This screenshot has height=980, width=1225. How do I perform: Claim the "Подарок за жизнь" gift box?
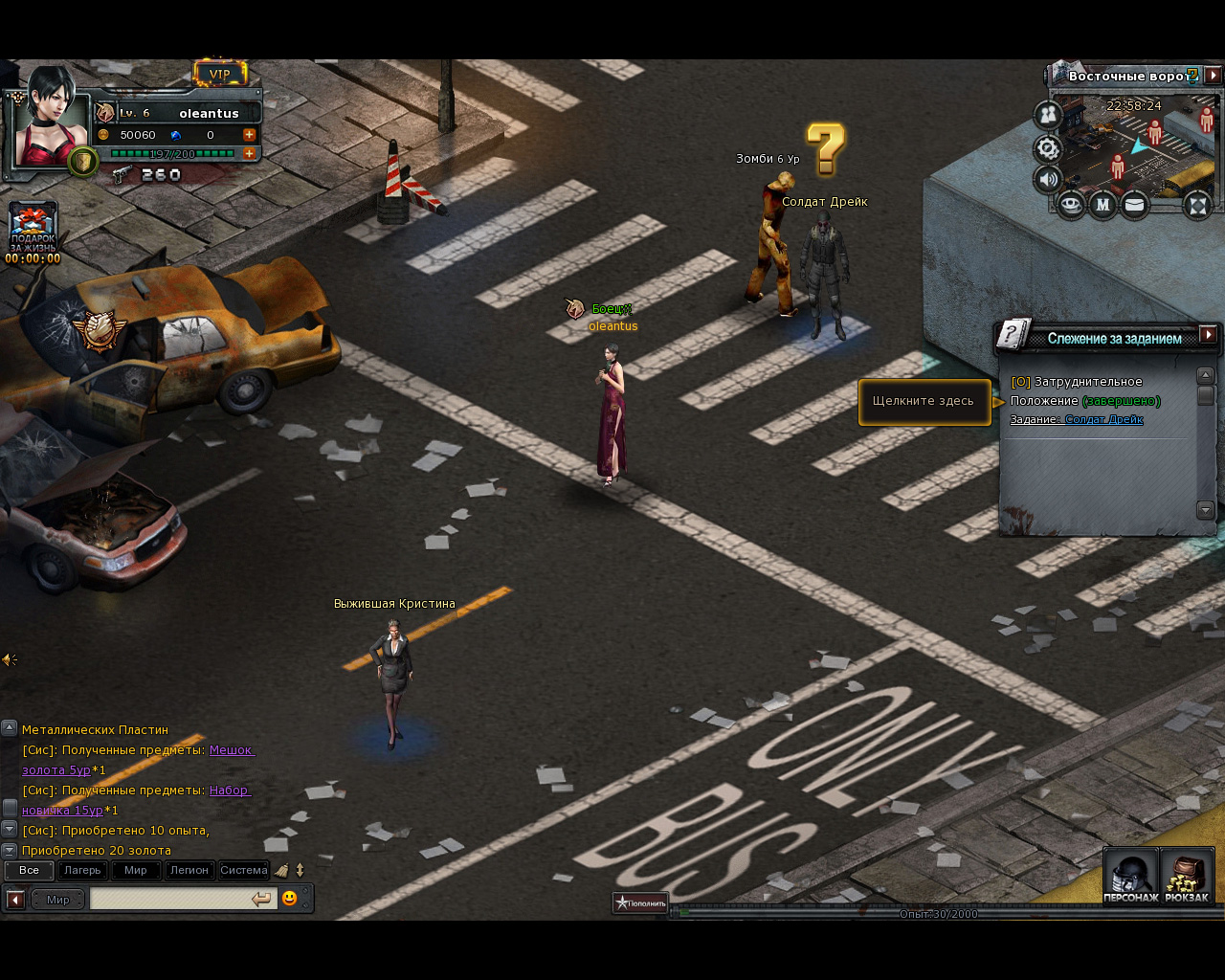coord(33,226)
